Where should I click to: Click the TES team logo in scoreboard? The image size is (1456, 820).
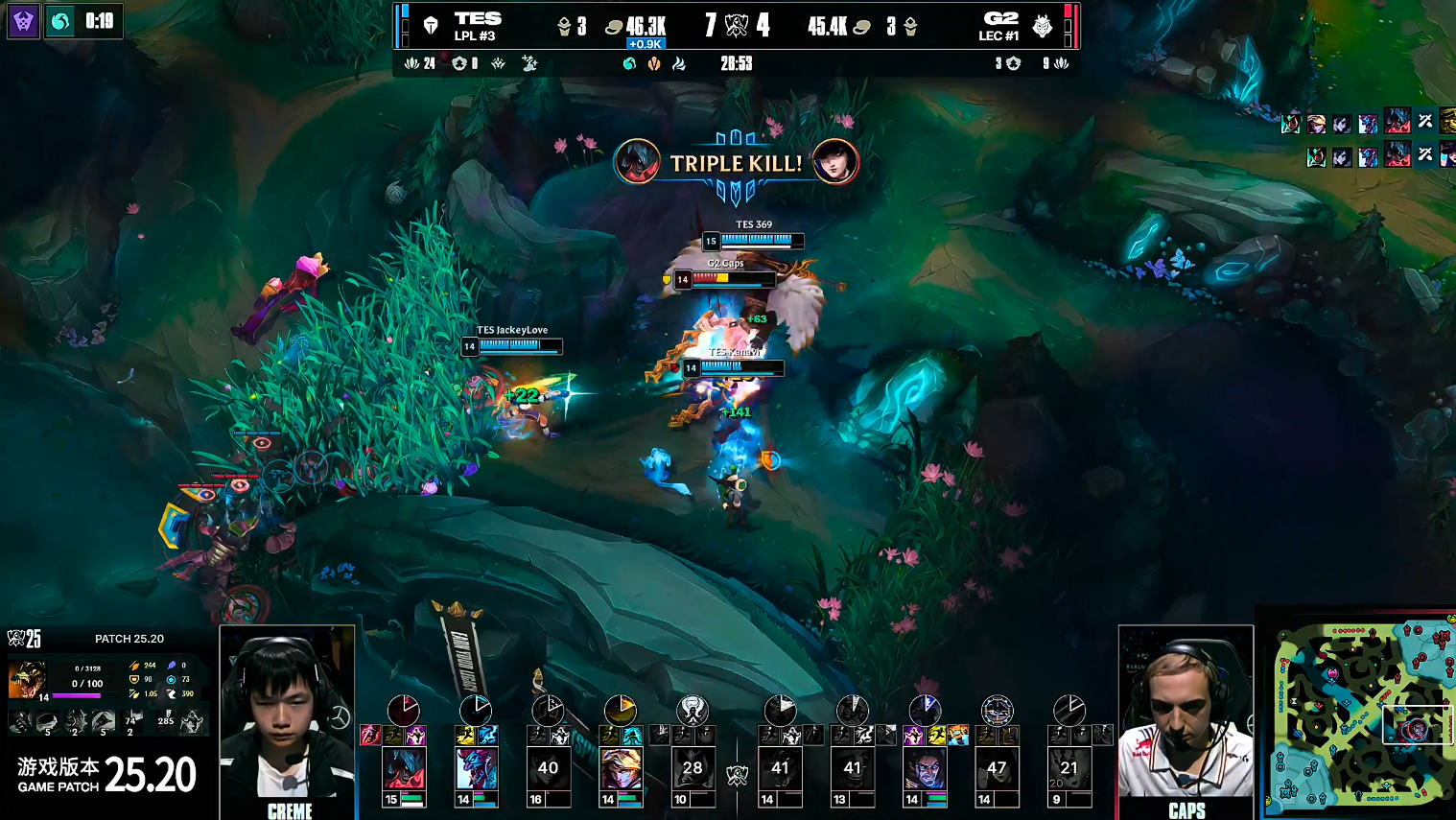point(431,26)
